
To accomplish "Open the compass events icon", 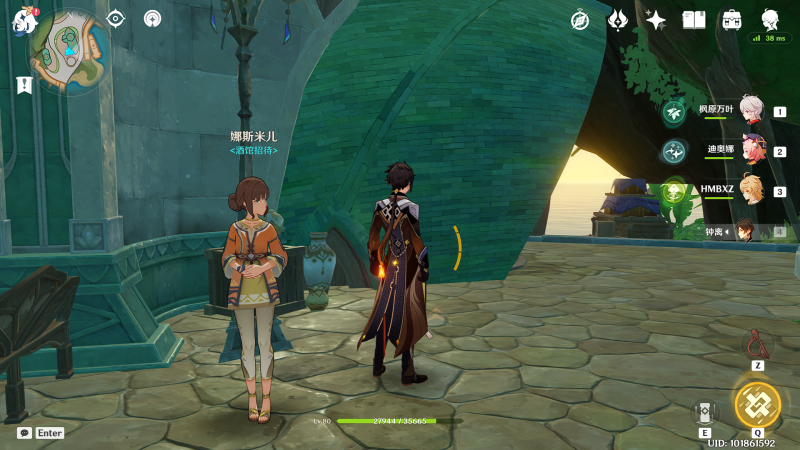I will click(x=580, y=20).
